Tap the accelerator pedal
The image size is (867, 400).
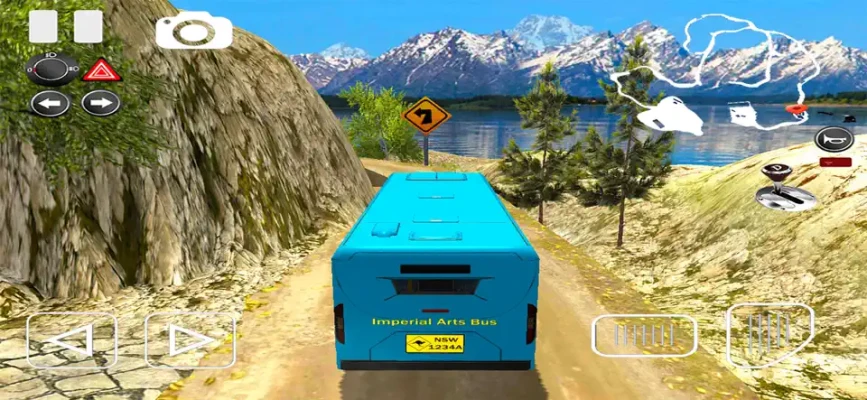pos(769,332)
